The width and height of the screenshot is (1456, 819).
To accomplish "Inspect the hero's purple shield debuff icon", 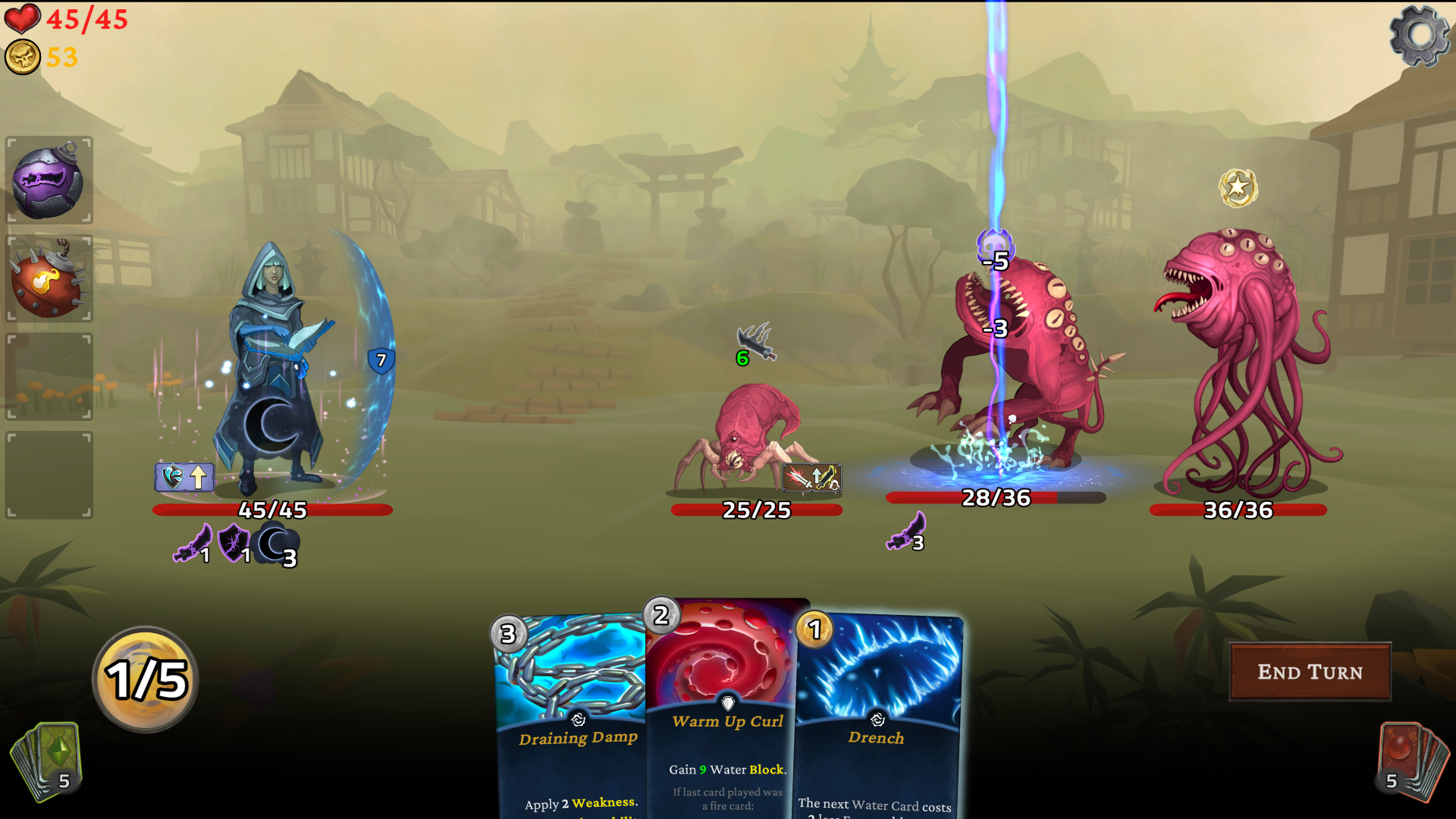I will pyautogui.click(x=234, y=543).
